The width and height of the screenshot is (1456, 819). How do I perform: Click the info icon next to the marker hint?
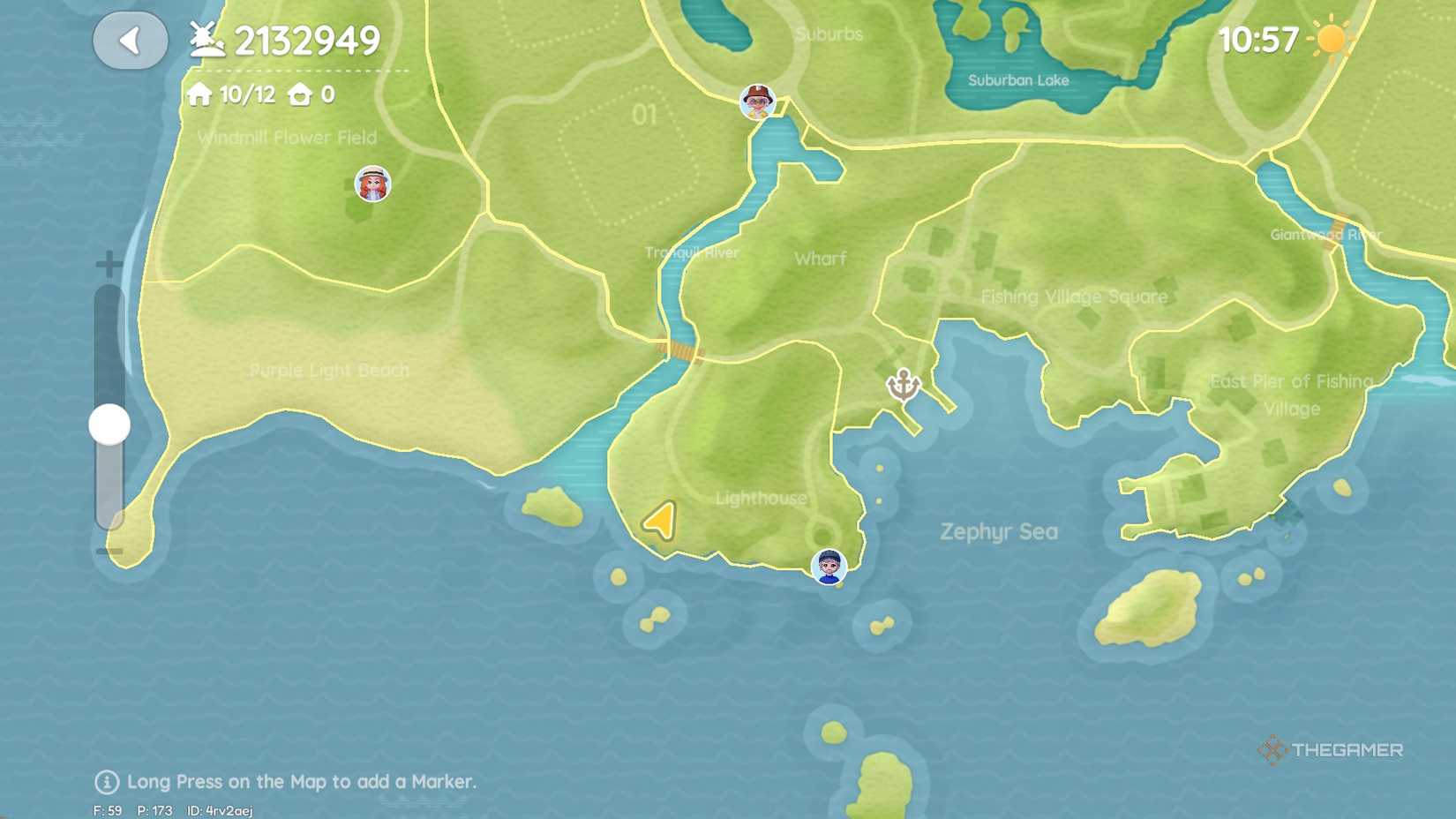(x=105, y=781)
